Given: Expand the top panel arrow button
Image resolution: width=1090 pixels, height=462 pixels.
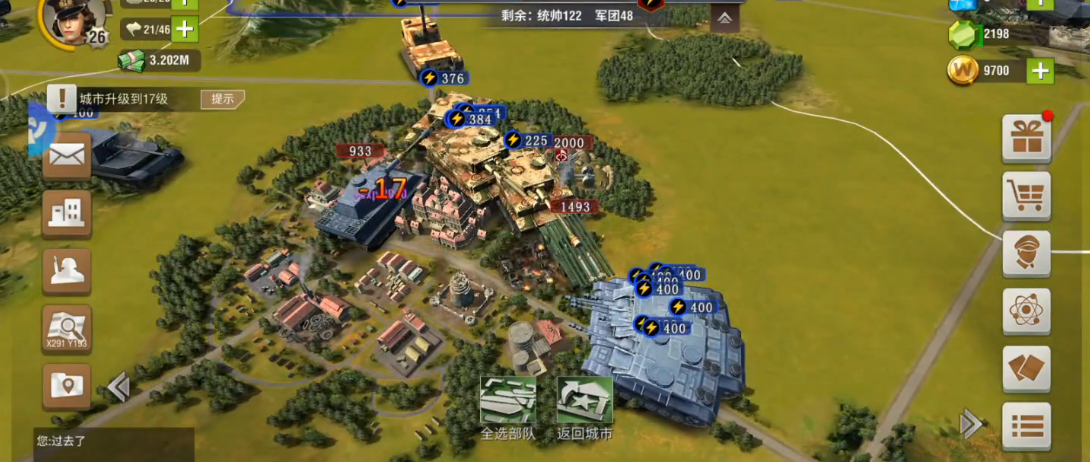Looking at the screenshot, I should [x=725, y=19].
